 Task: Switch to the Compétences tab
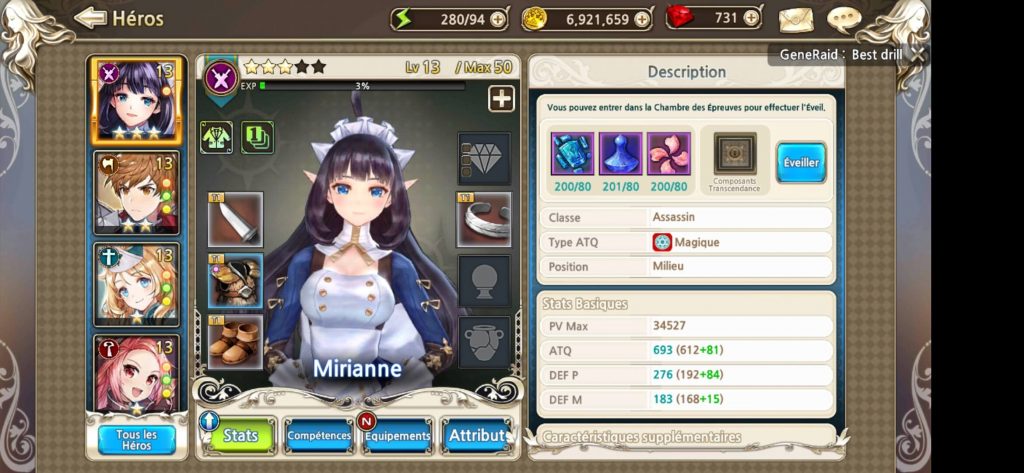point(319,436)
